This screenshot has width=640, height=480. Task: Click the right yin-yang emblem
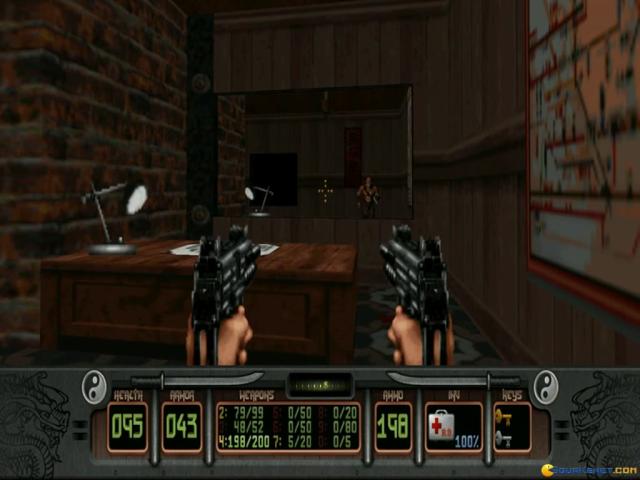coord(546,385)
